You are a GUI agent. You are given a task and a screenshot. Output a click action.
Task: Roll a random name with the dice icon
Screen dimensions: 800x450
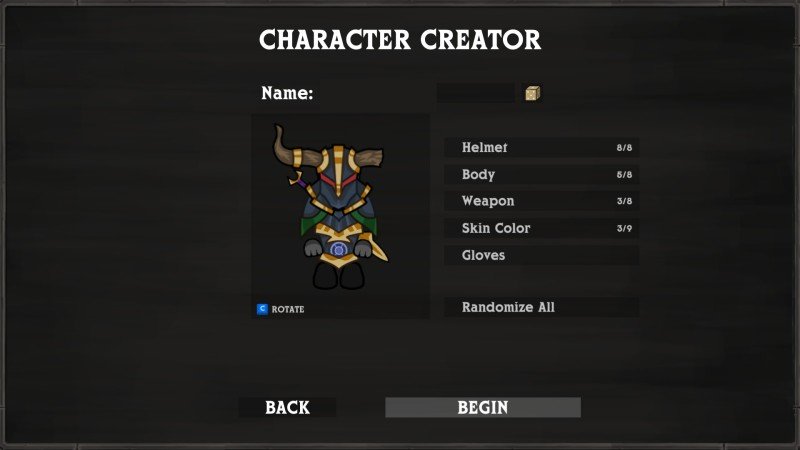click(x=533, y=93)
